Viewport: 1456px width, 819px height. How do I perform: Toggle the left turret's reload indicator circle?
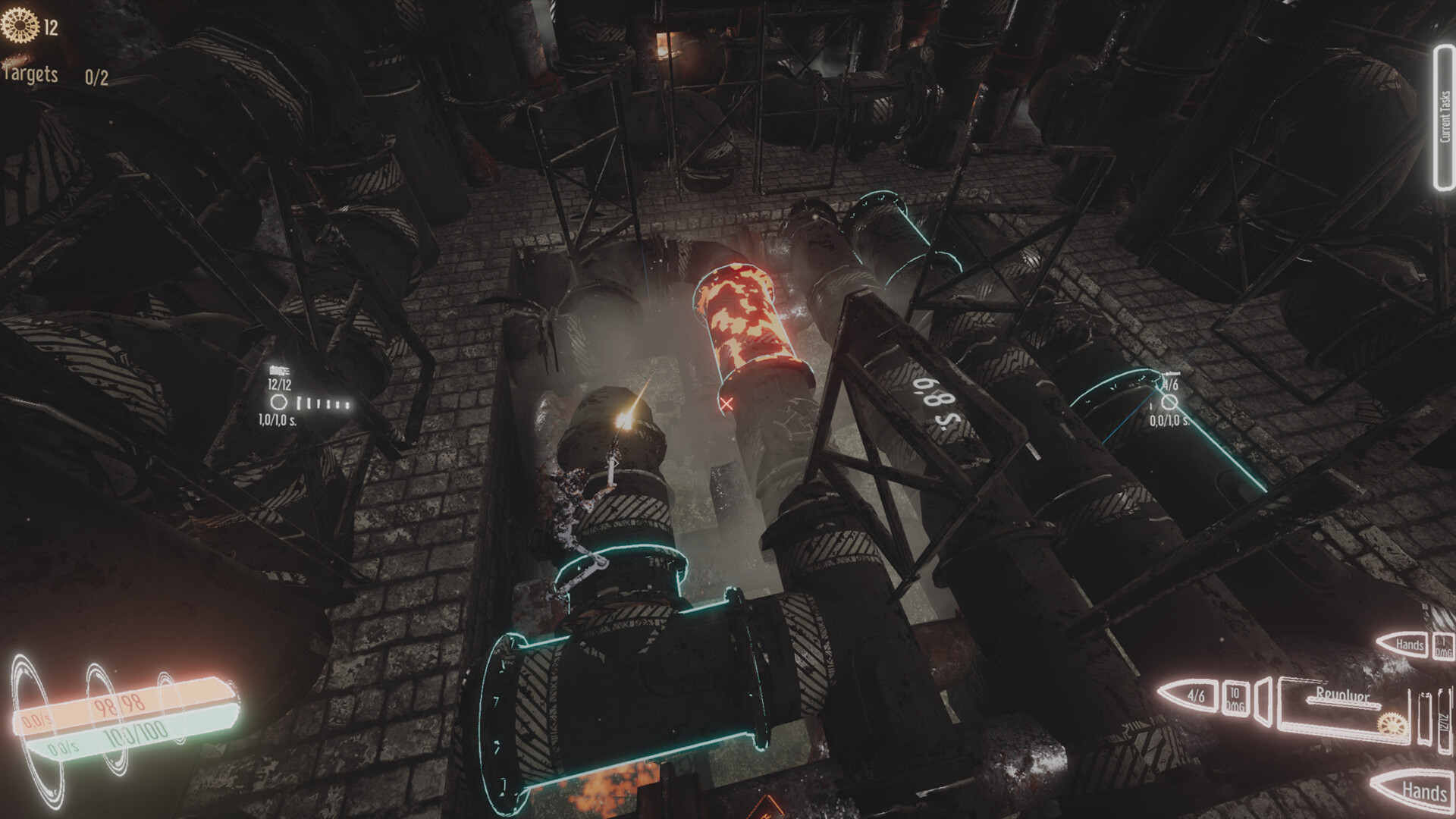point(279,403)
